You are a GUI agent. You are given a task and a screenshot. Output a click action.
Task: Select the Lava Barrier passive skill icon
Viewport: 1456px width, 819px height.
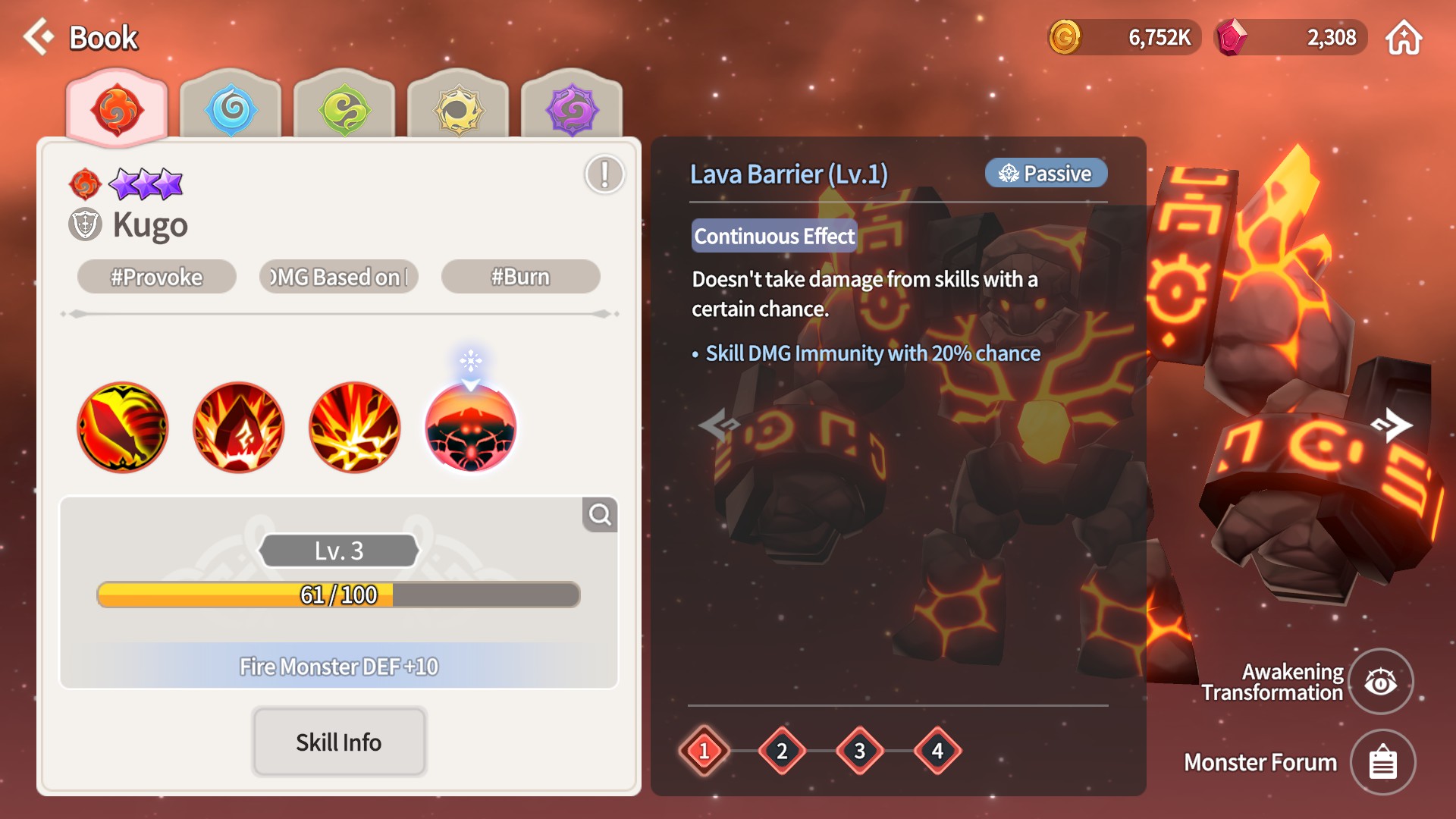point(471,427)
